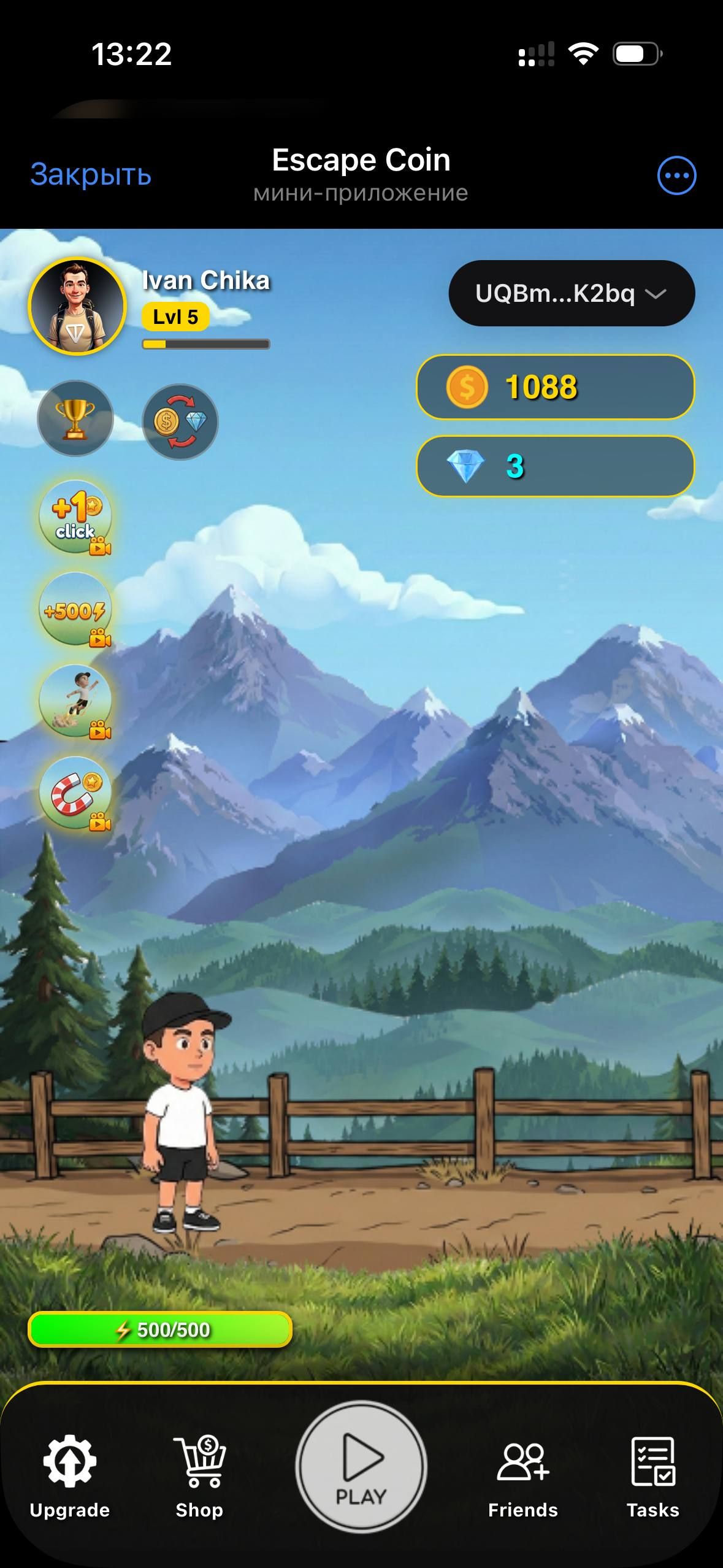Open the trophy leaderboard icon
This screenshot has height=1568, width=723.
(75, 418)
